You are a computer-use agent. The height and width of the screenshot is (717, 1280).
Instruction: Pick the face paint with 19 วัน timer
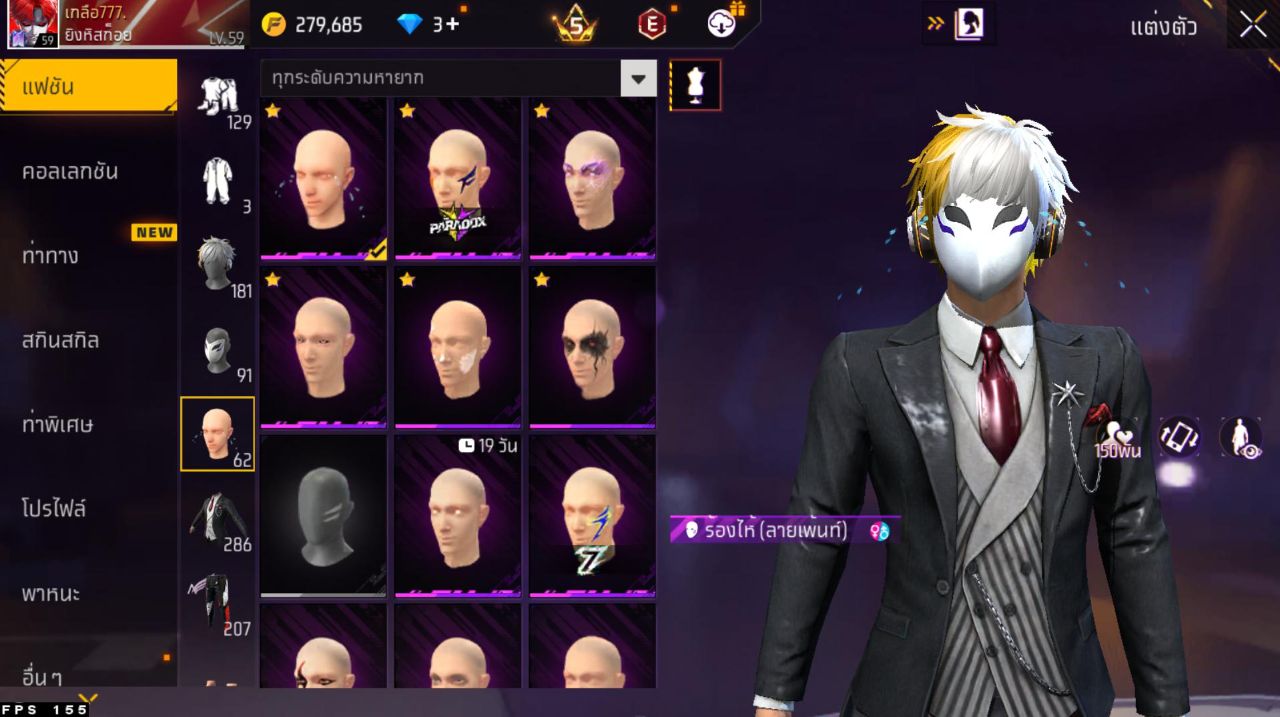[457, 516]
